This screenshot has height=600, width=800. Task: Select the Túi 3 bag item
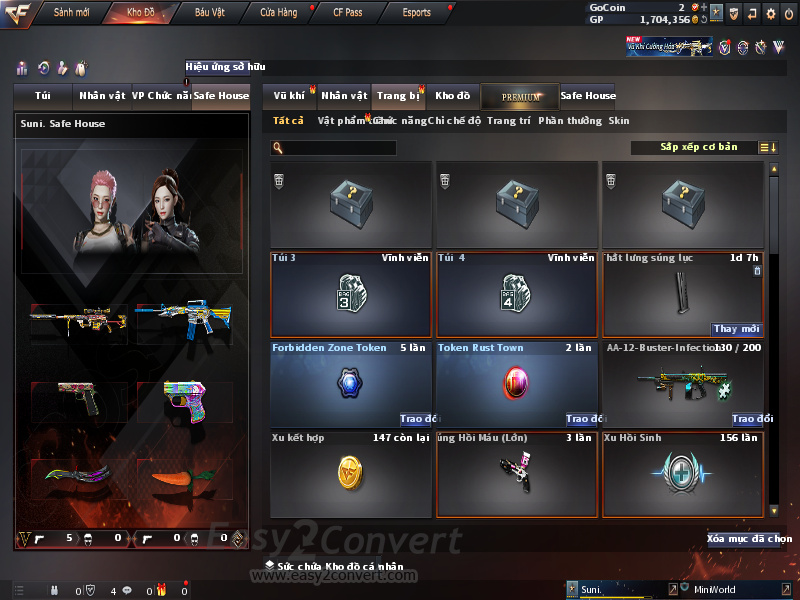350,294
